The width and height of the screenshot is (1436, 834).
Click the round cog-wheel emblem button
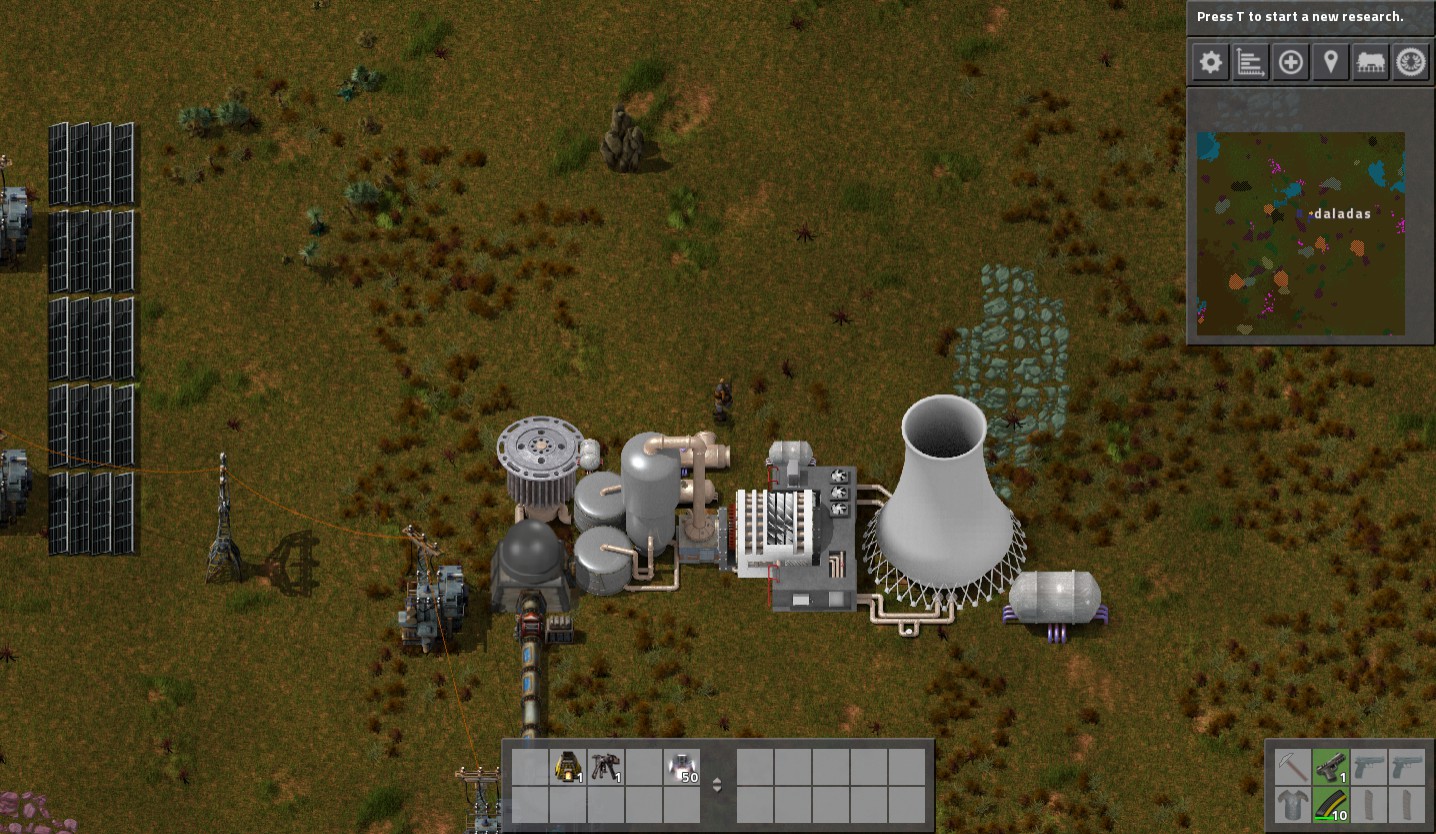click(x=1411, y=63)
